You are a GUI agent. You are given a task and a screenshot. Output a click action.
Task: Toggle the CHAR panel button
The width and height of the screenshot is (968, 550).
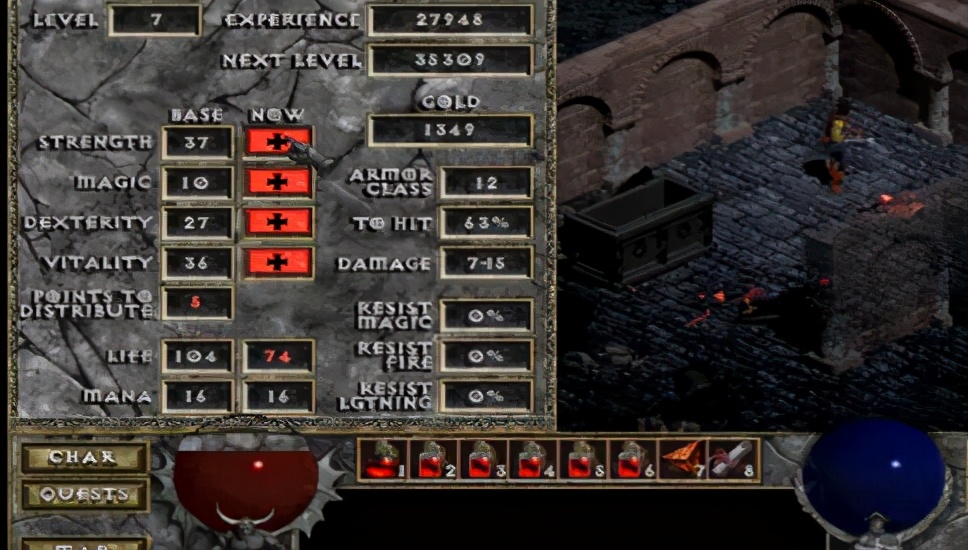(84, 457)
